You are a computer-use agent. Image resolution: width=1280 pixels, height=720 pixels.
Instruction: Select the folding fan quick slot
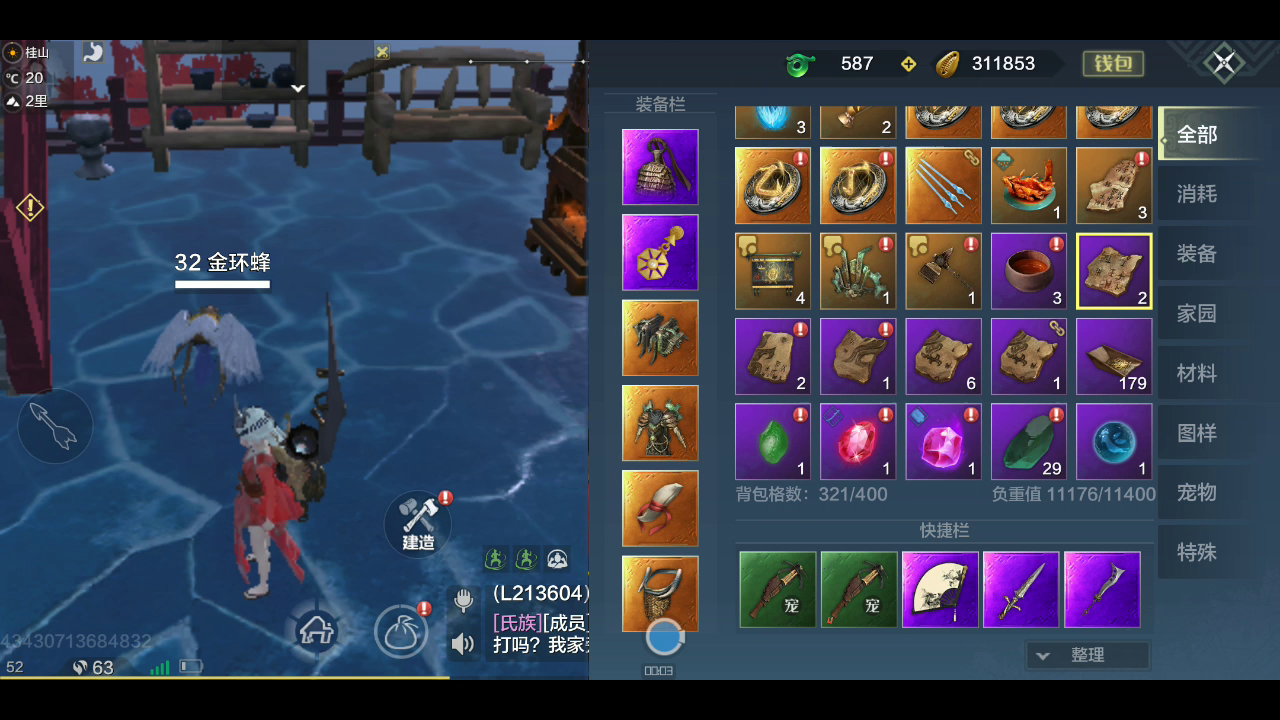tap(940, 590)
